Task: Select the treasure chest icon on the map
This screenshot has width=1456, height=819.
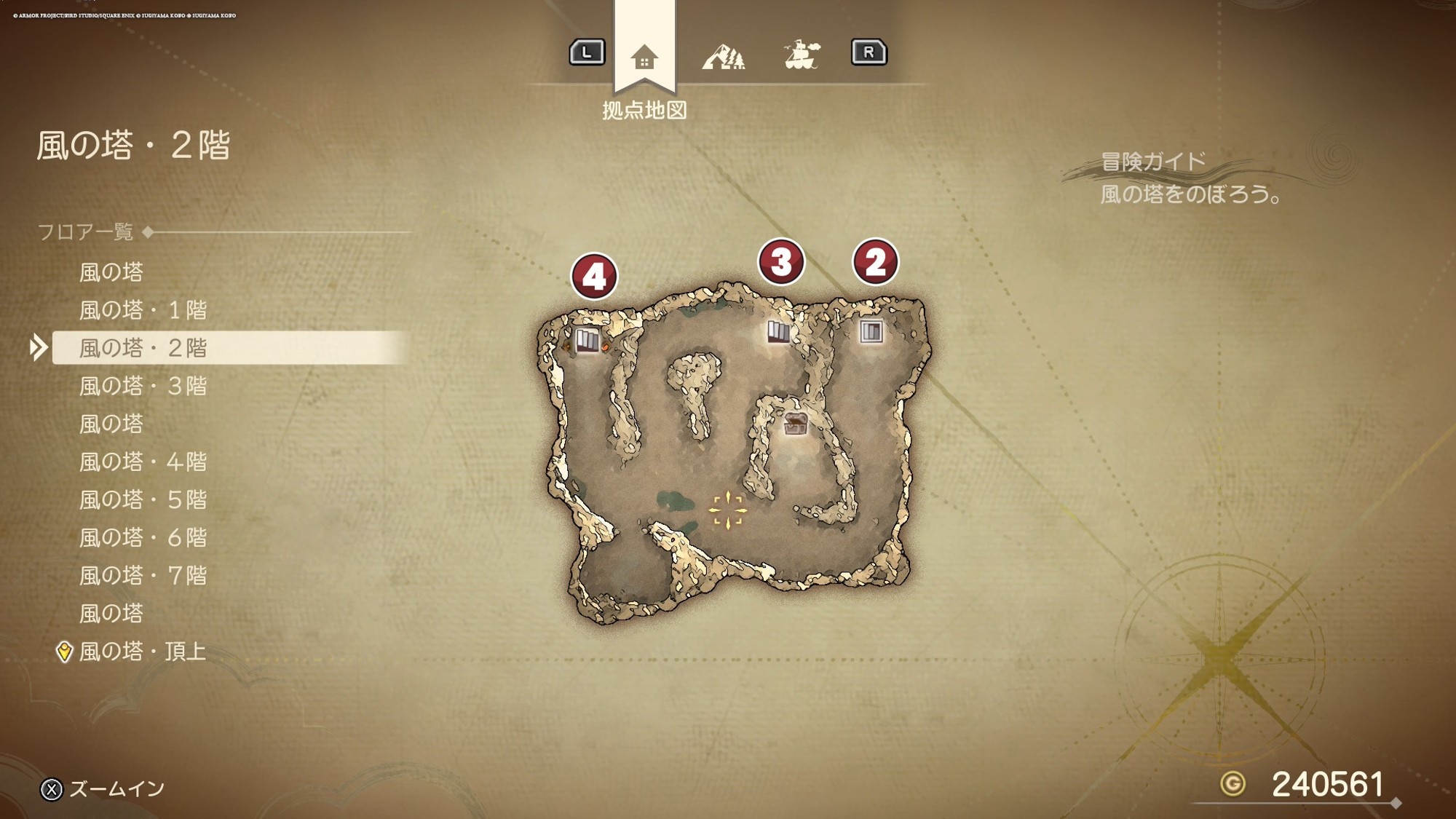Action: [x=795, y=423]
